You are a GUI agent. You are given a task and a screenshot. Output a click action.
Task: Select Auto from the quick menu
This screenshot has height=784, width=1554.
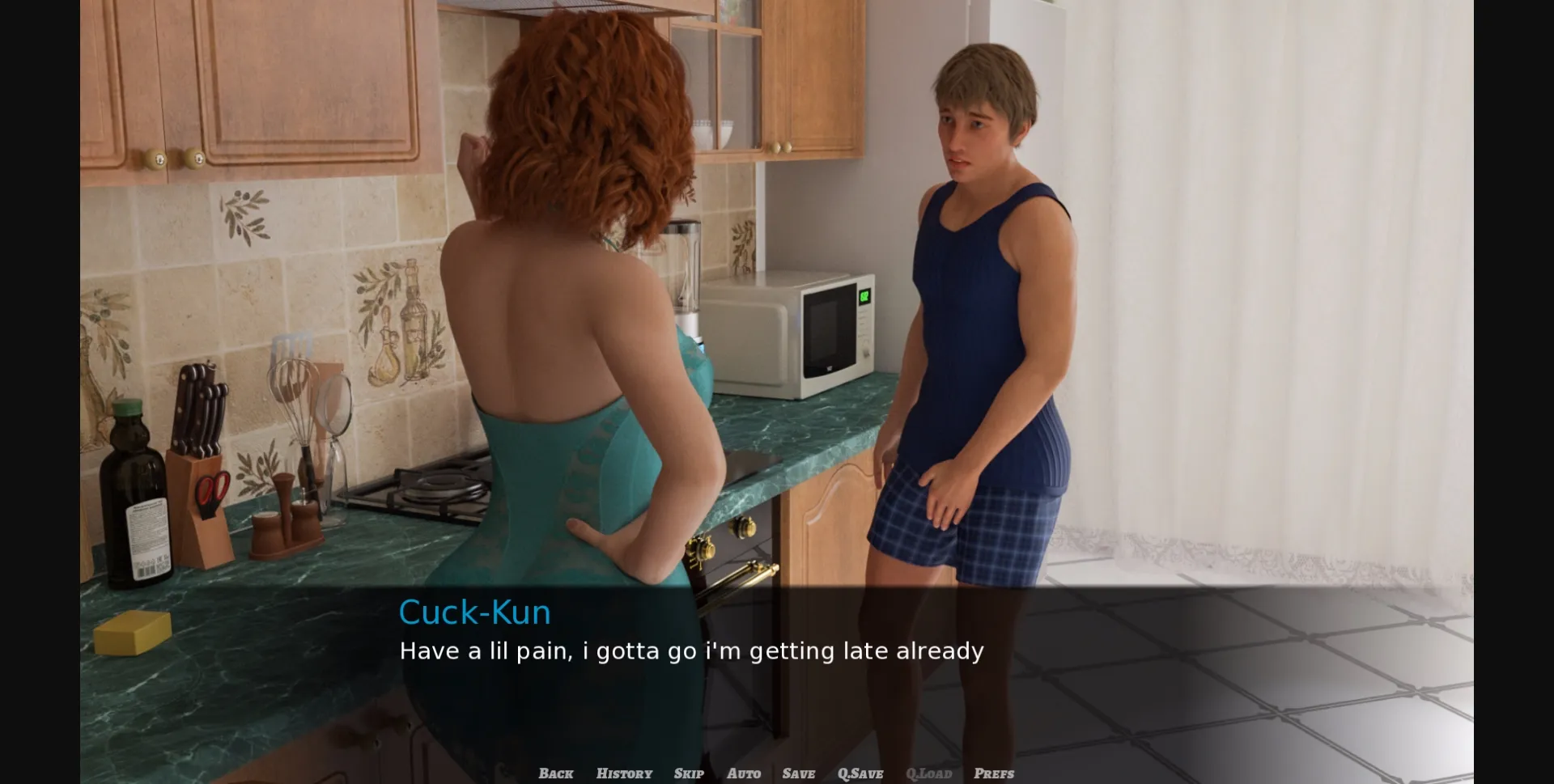(744, 773)
